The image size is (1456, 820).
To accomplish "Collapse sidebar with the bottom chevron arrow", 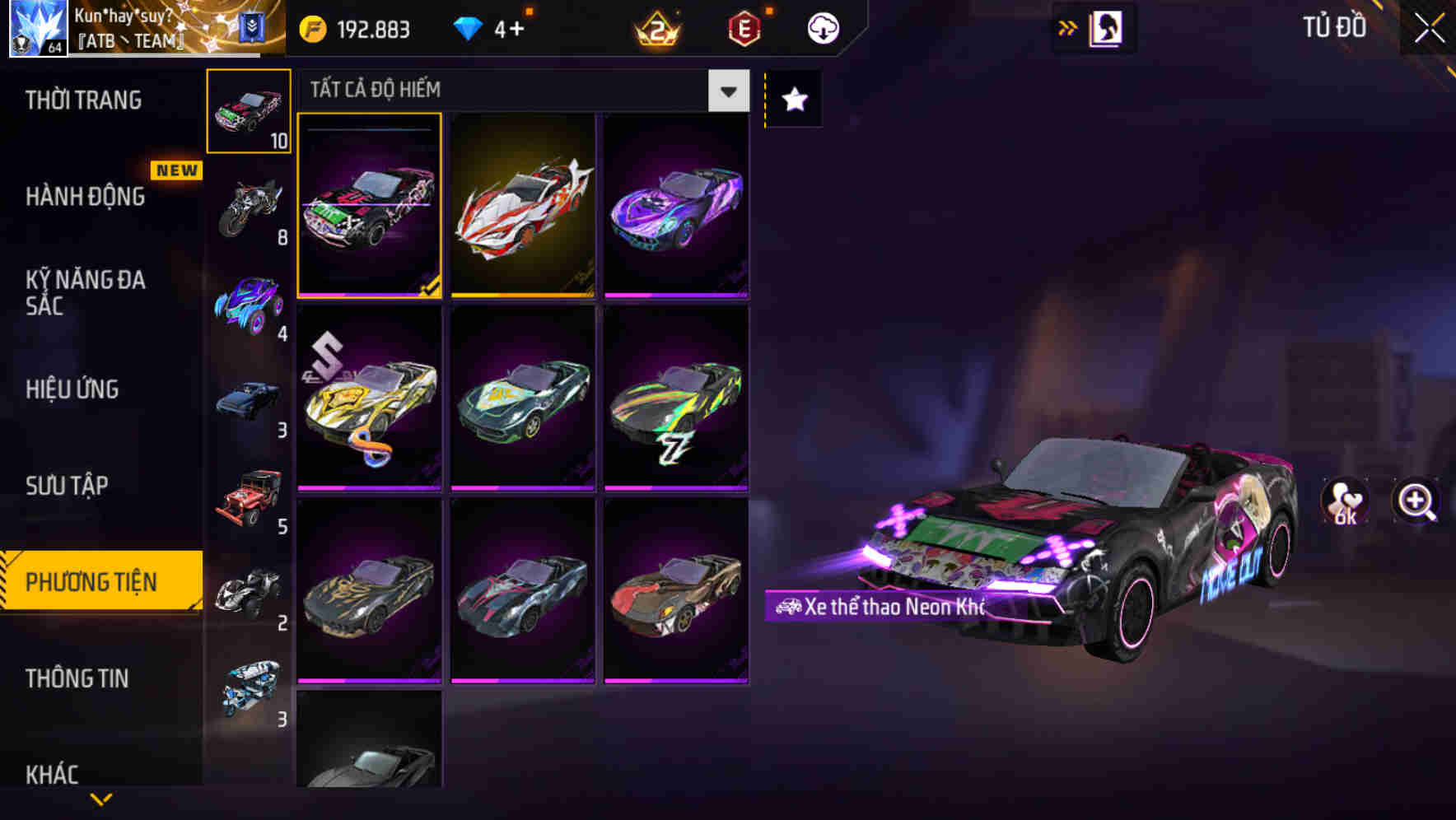I will click(100, 799).
